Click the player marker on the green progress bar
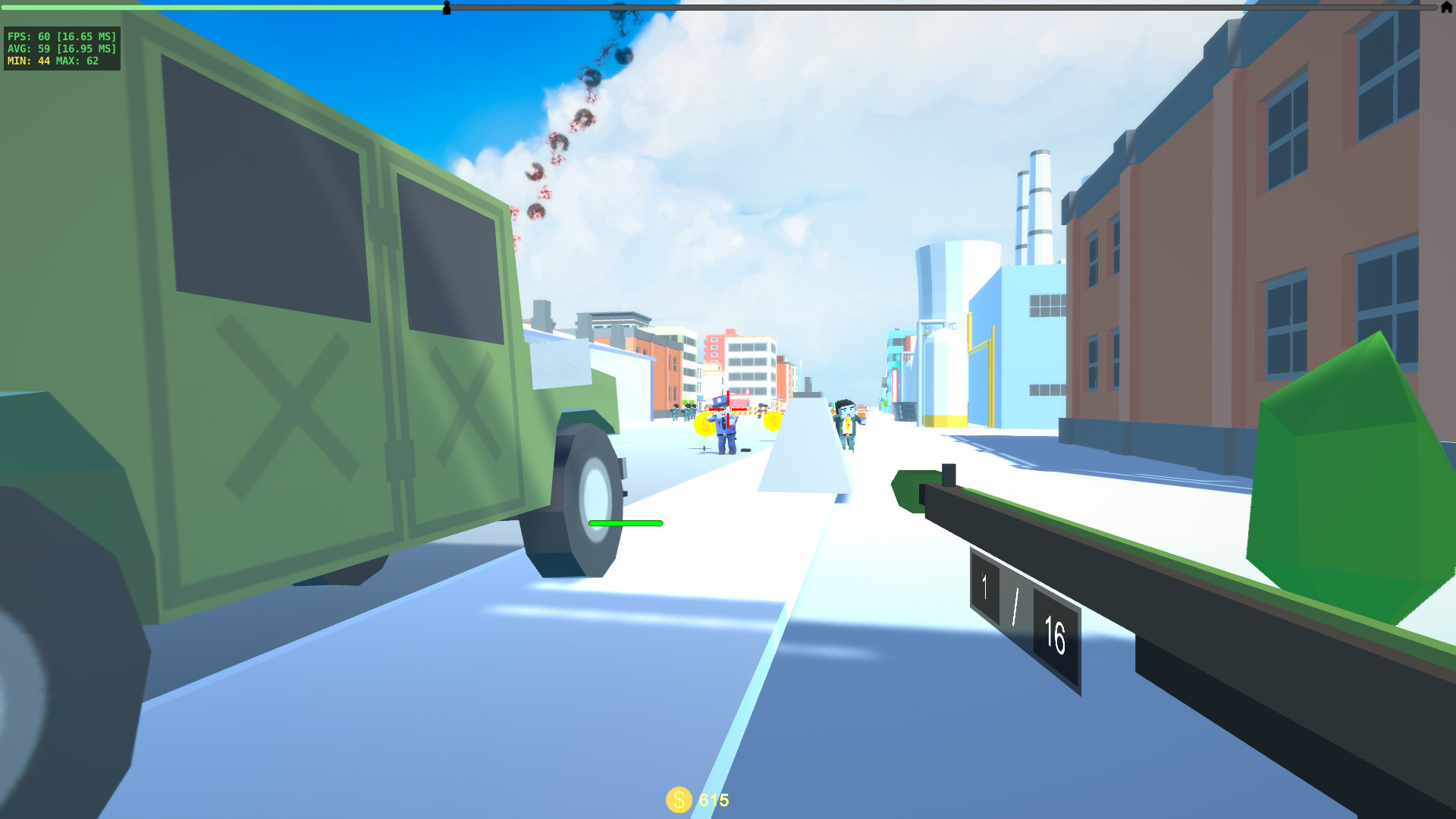This screenshot has width=1456, height=819. click(447, 9)
